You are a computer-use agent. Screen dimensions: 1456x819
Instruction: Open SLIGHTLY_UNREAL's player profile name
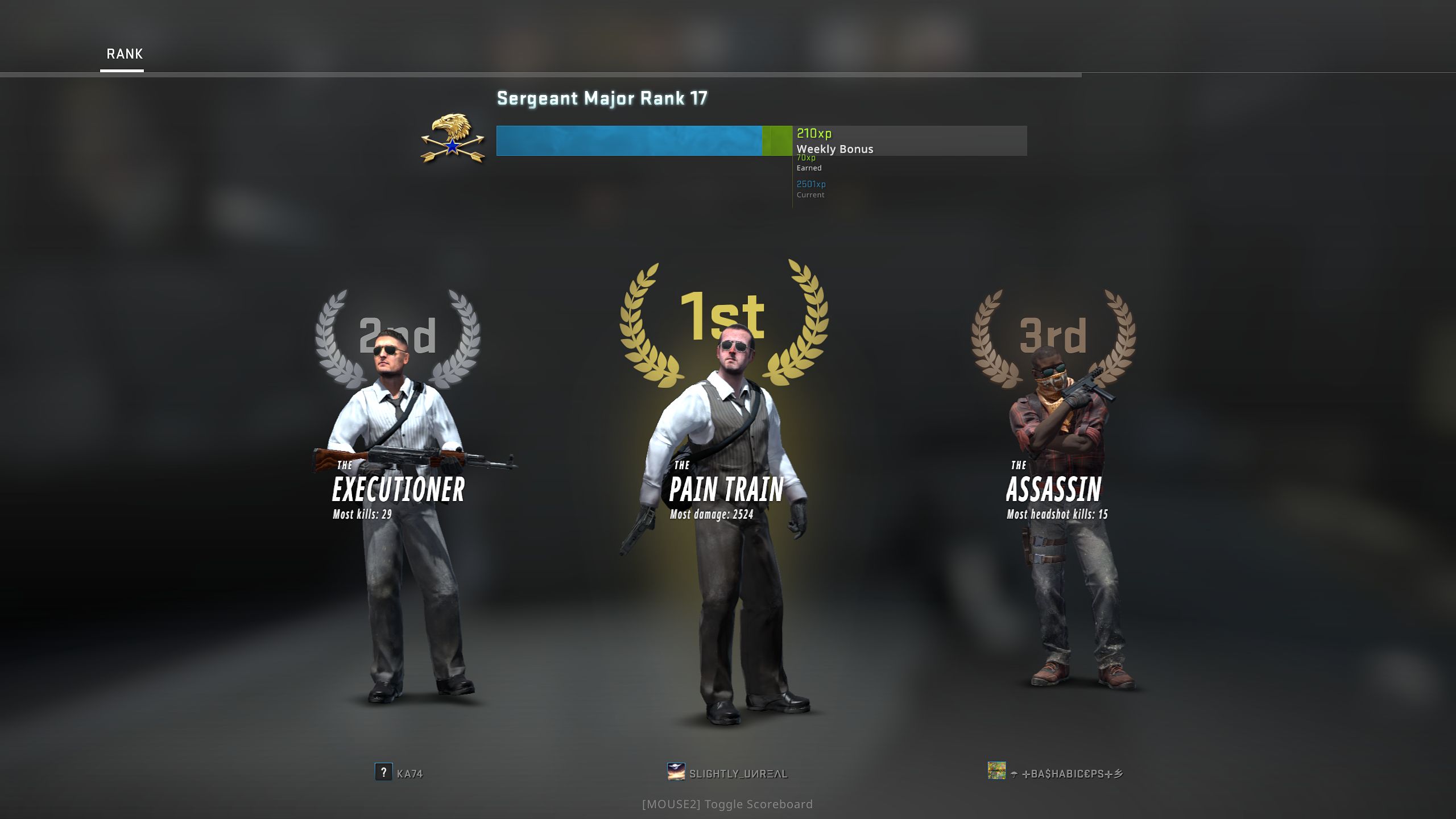coord(738,773)
